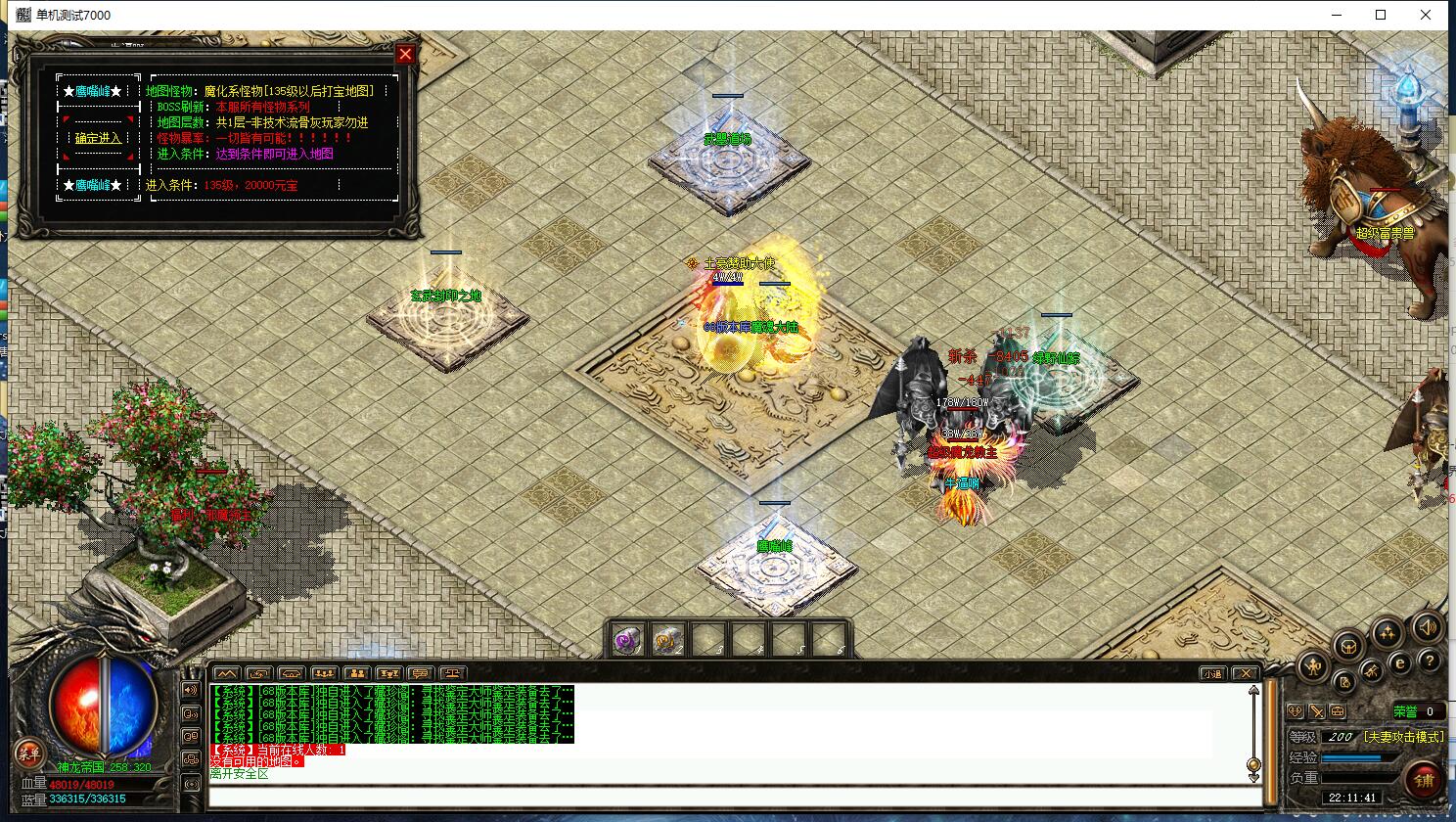The width and height of the screenshot is (1456, 822).
Task: Open the red 铺 shop button
Action: (1425, 780)
